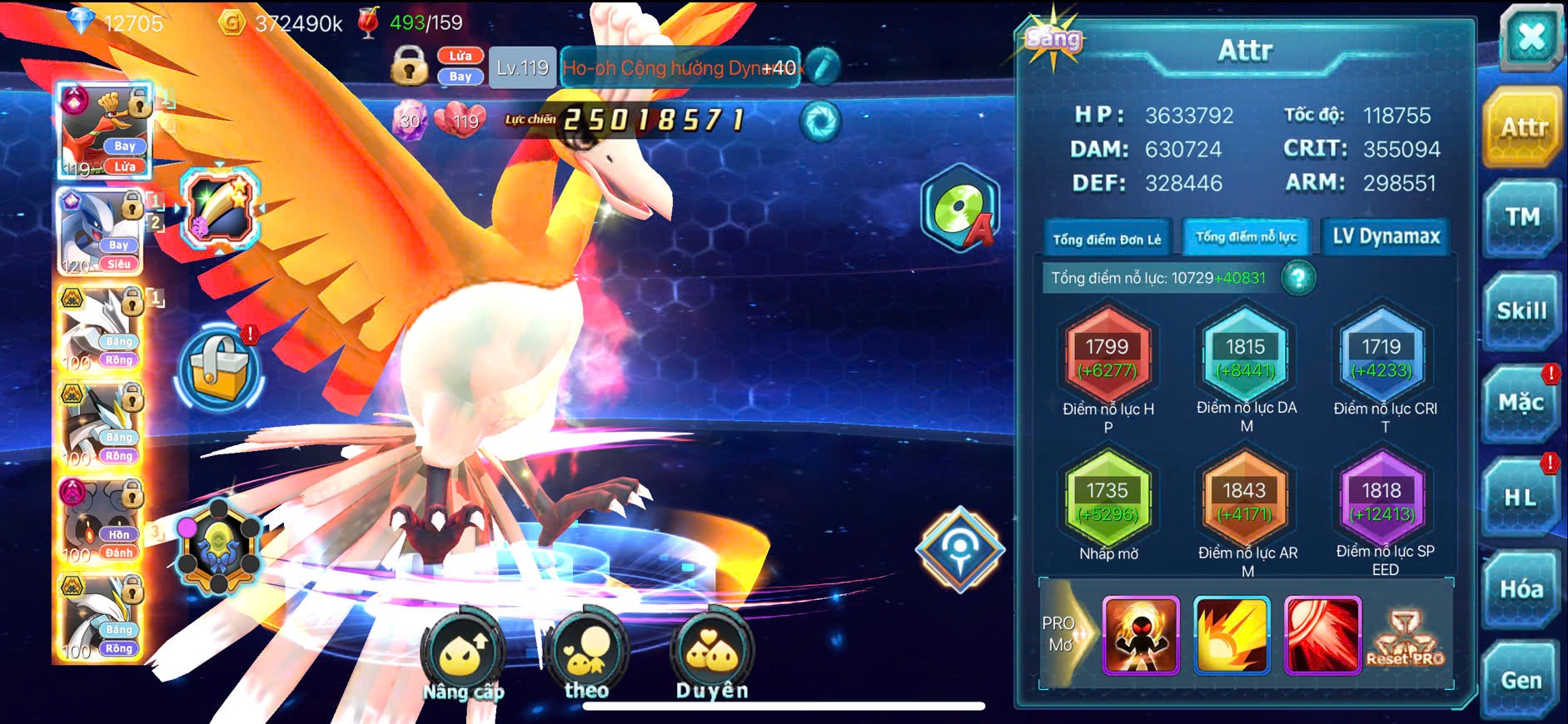Click the question mark help icon
Viewport: 1568px width, 724px height.
click(x=1298, y=278)
